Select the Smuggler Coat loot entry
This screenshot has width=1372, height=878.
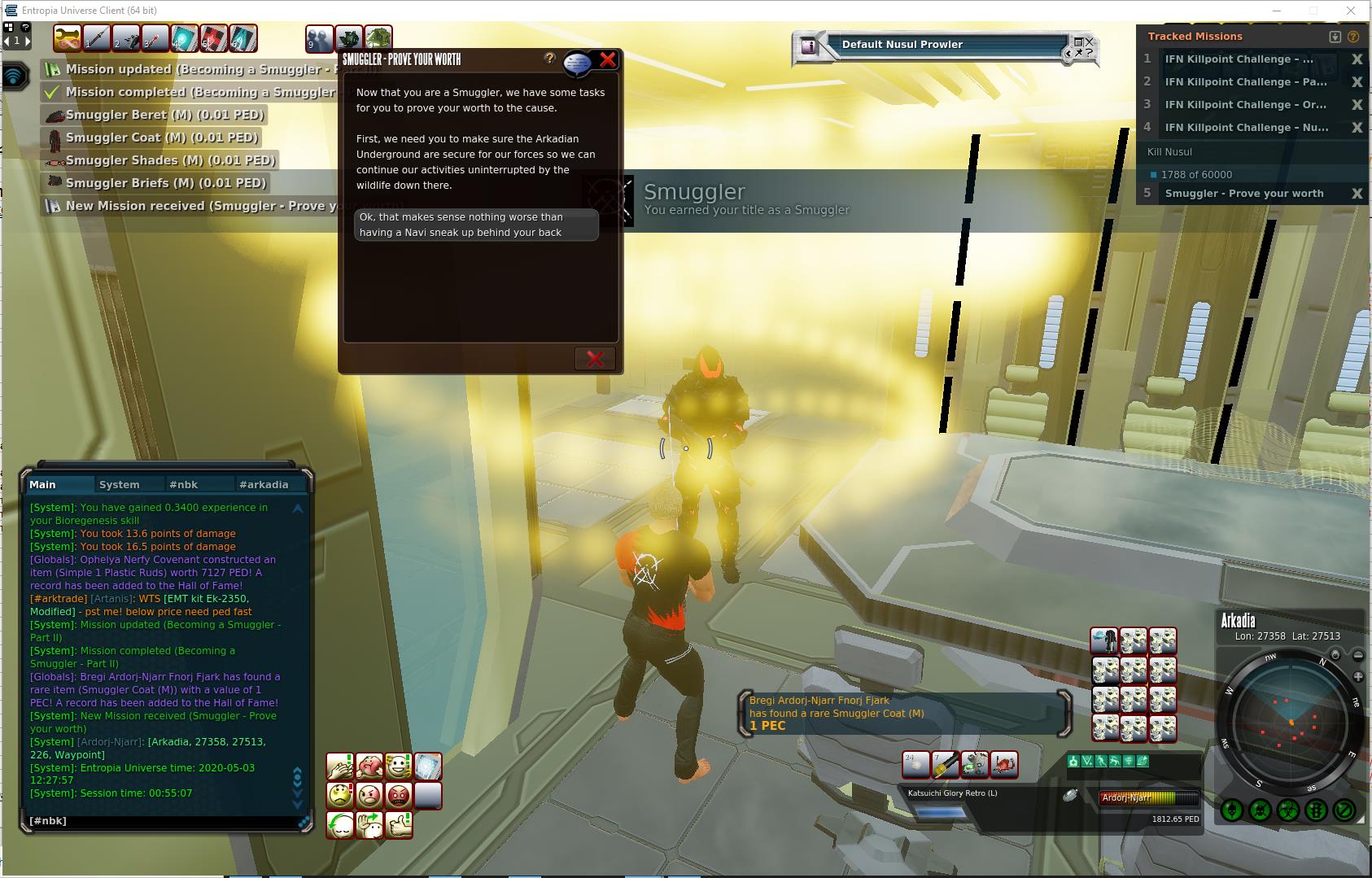click(161, 138)
